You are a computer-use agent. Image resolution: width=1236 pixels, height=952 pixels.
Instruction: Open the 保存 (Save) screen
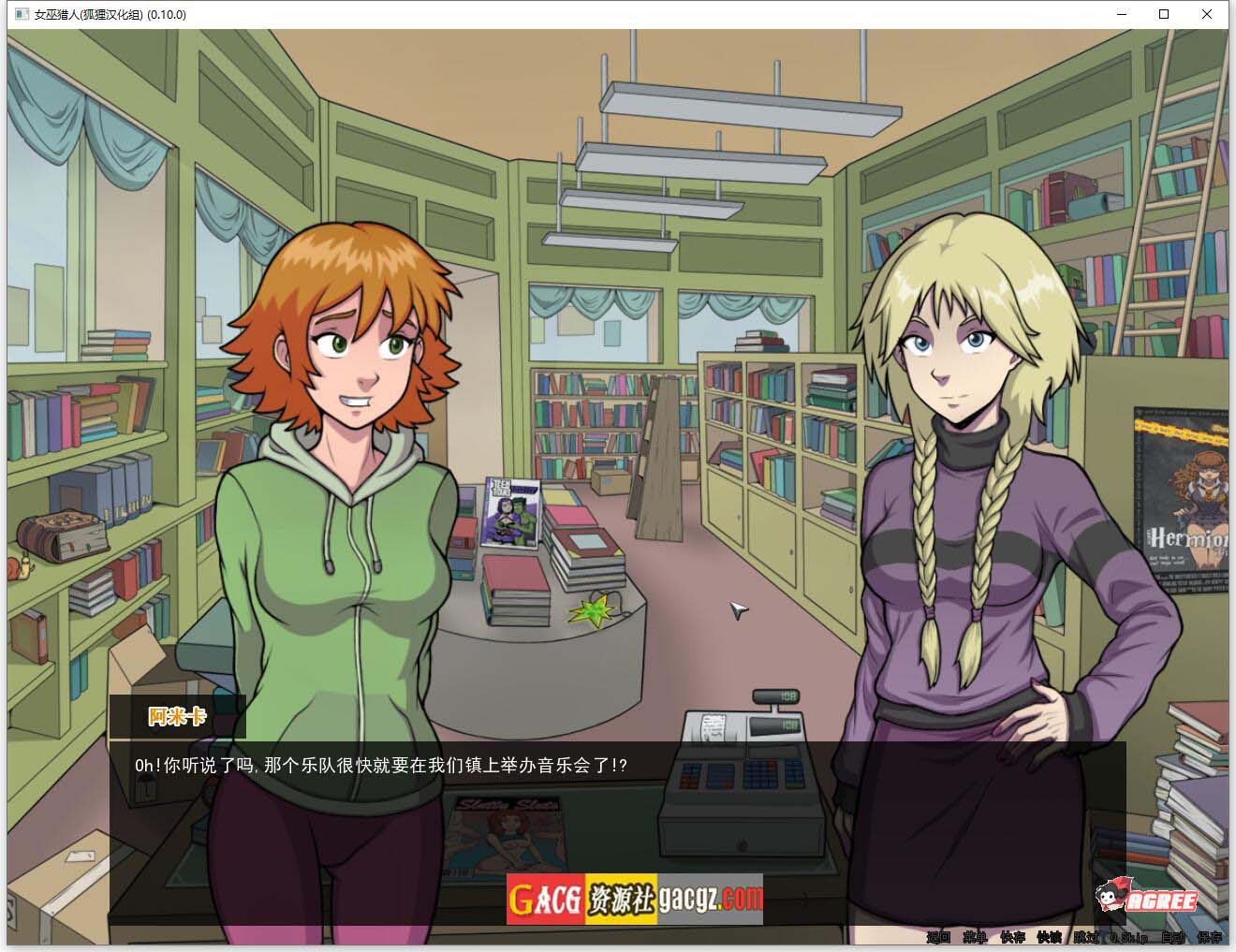(1209, 937)
